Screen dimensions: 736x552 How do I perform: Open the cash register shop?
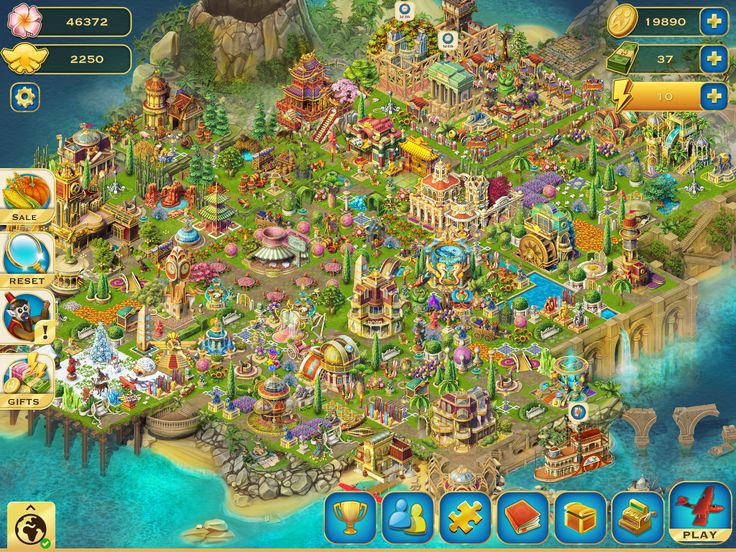(x=638, y=517)
